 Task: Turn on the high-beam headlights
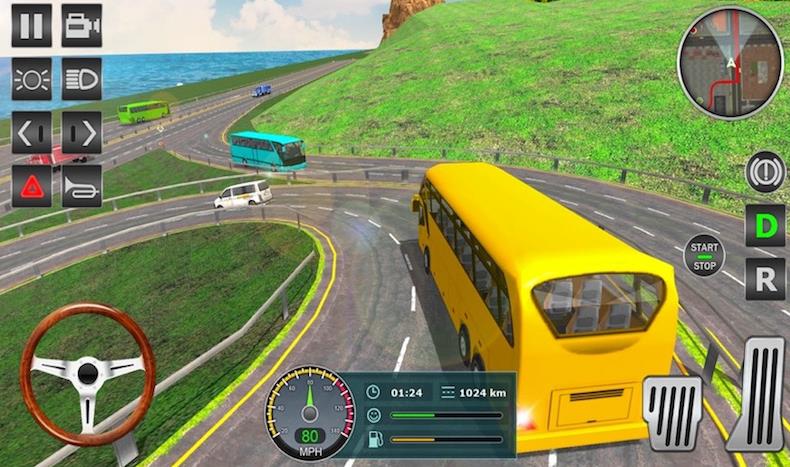(81, 78)
